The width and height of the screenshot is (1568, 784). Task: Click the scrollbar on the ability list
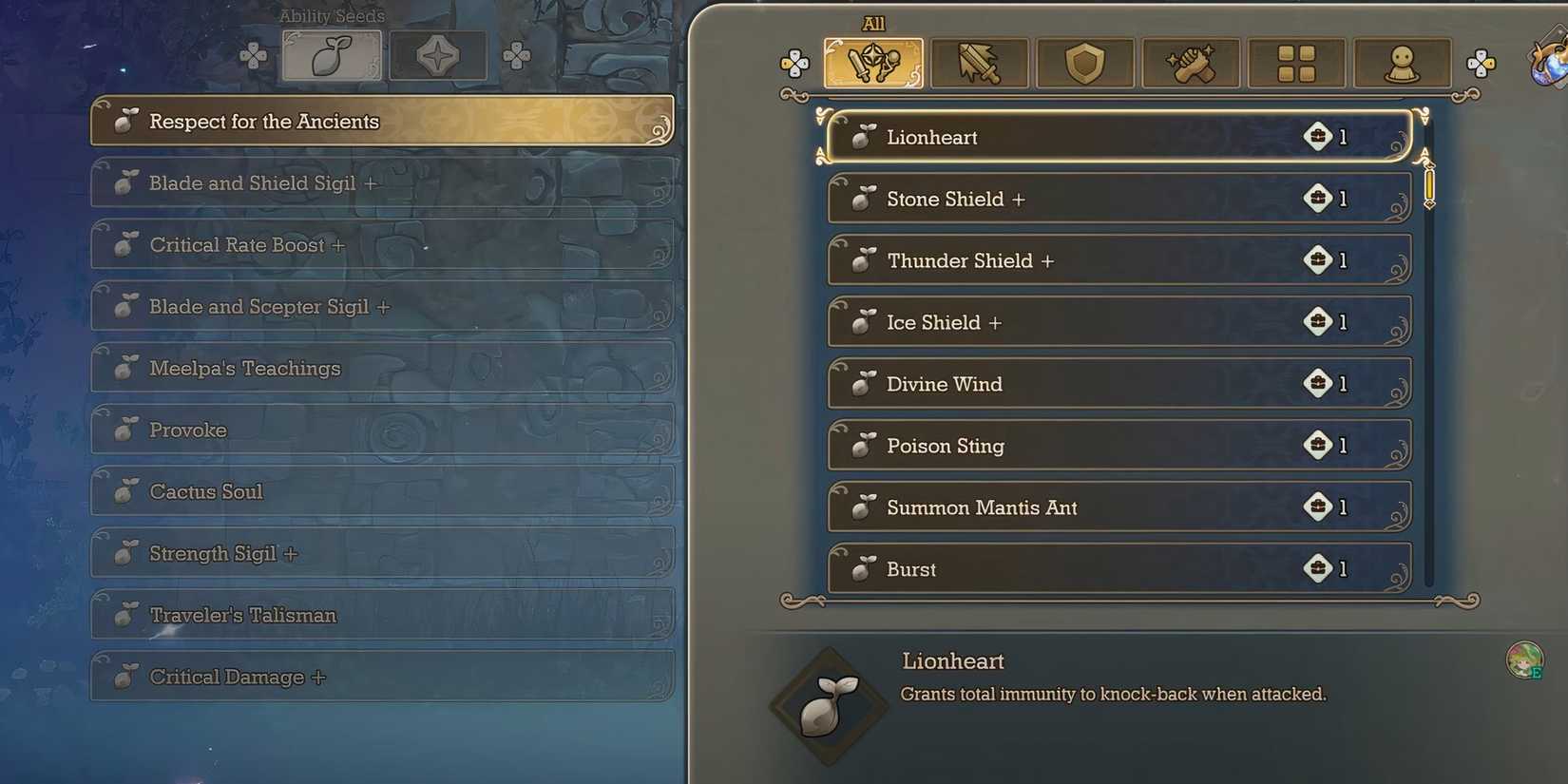pos(1428,188)
